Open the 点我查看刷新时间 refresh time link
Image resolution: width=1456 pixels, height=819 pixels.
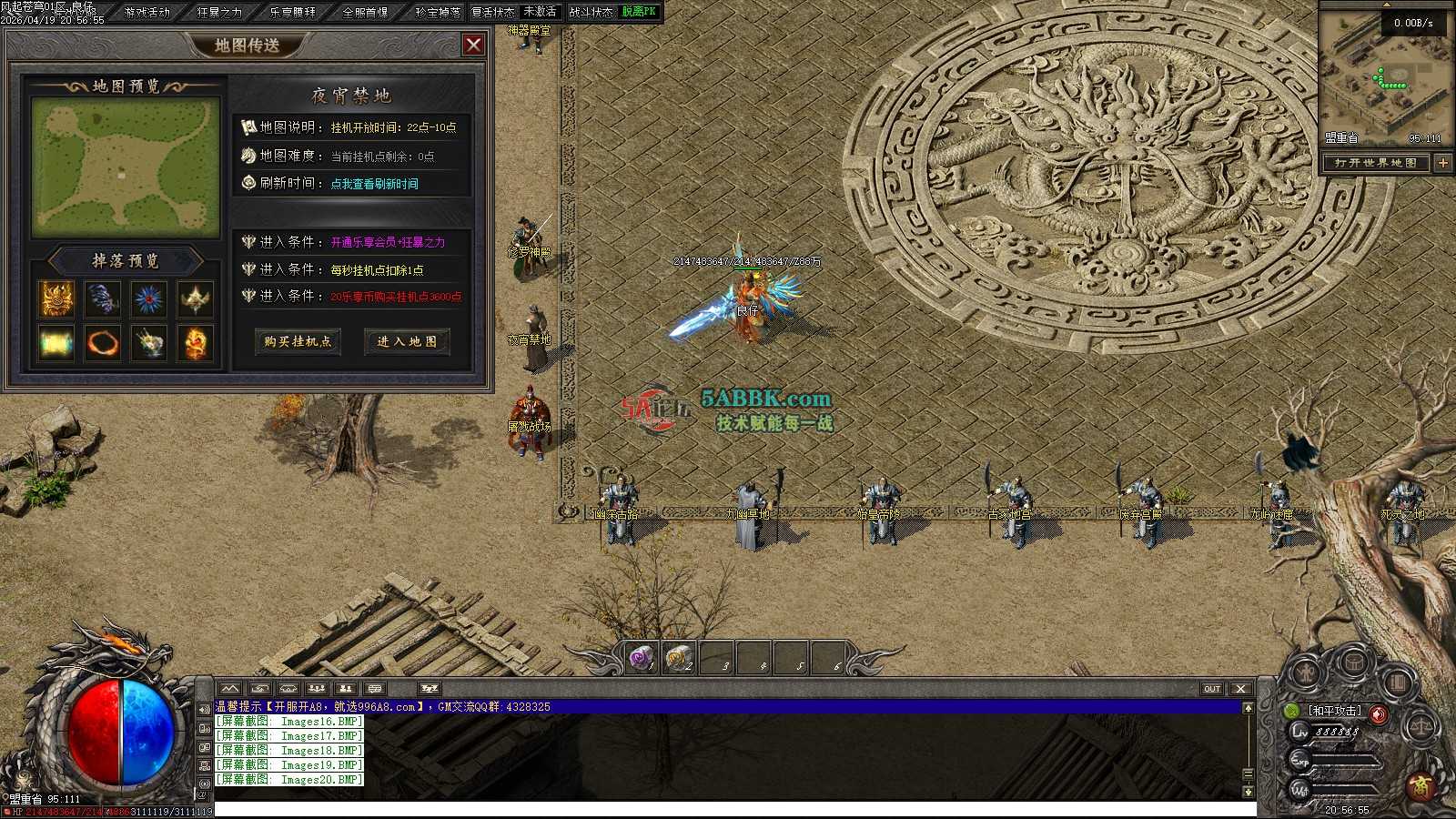tap(374, 184)
